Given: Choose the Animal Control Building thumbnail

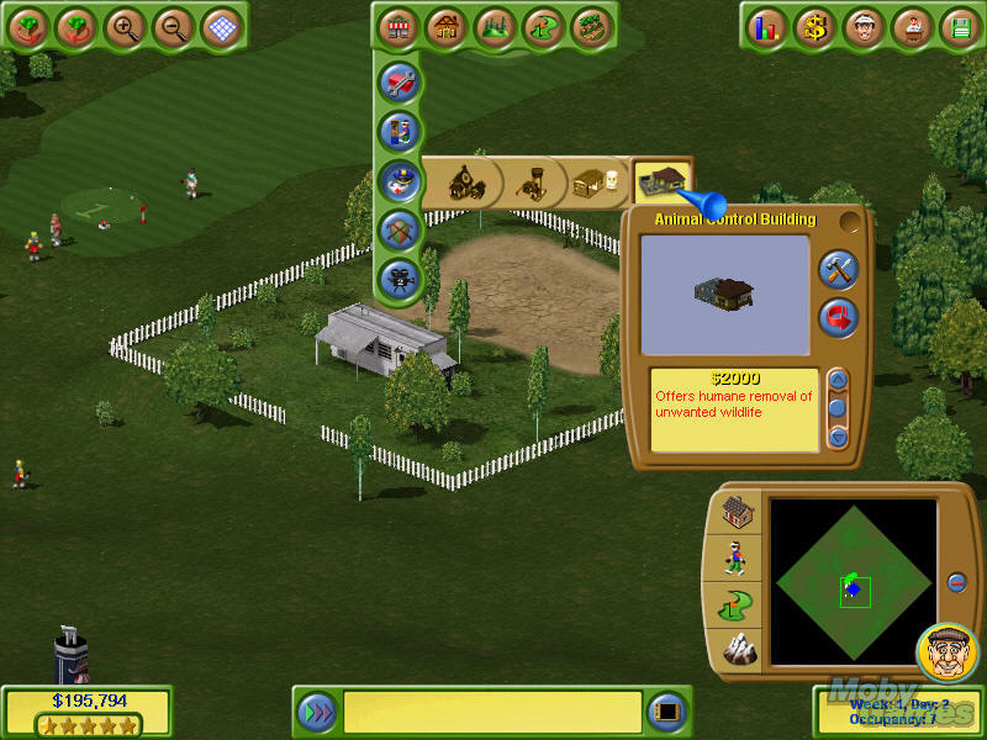Looking at the screenshot, I should point(662,181).
